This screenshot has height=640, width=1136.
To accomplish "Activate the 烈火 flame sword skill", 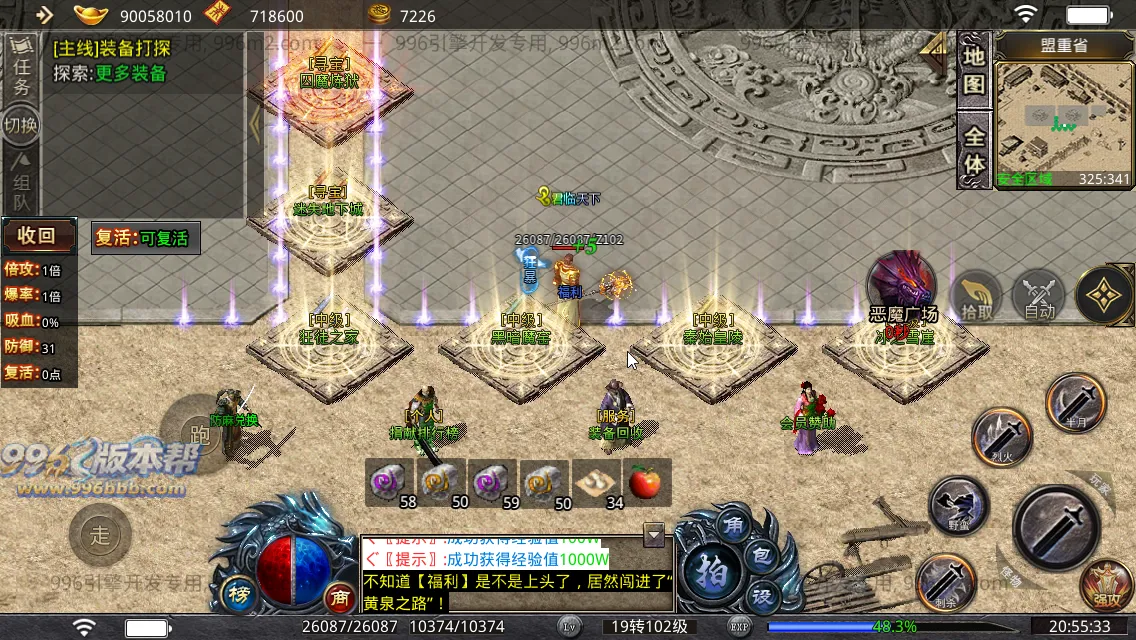I will tap(1002, 437).
